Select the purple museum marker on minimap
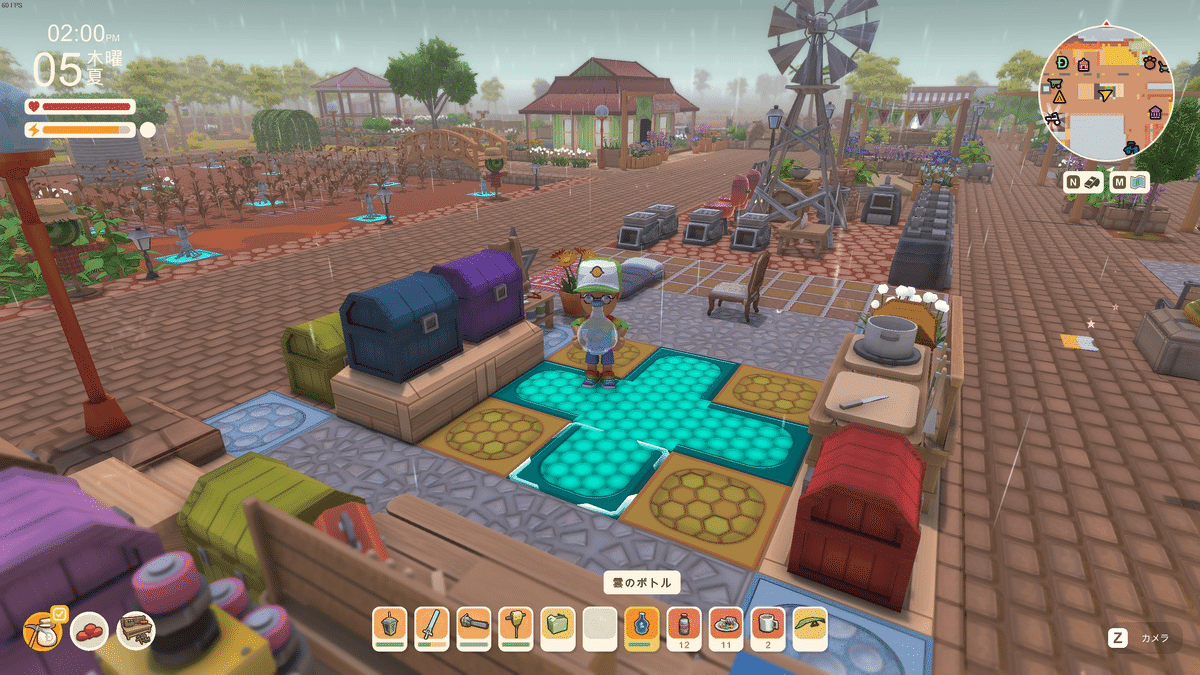Image resolution: width=1200 pixels, height=675 pixels. 1155,111
